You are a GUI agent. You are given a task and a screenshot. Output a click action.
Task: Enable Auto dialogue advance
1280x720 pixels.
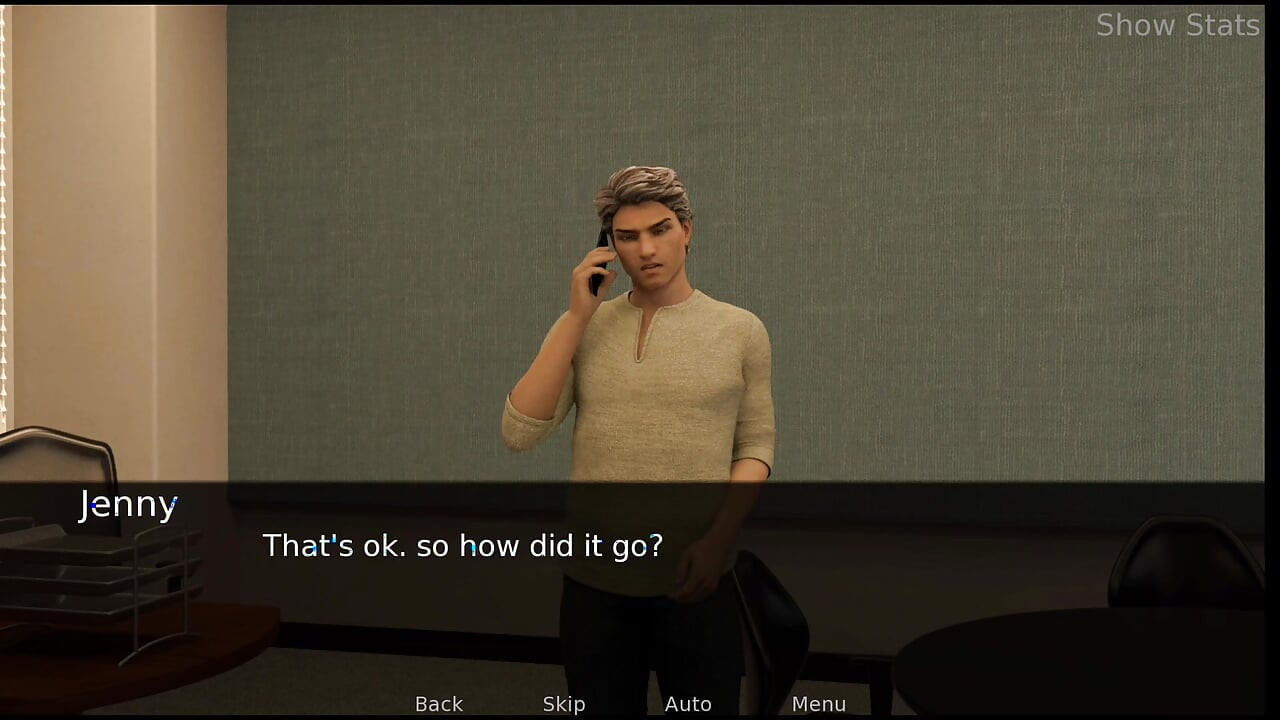click(x=688, y=704)
